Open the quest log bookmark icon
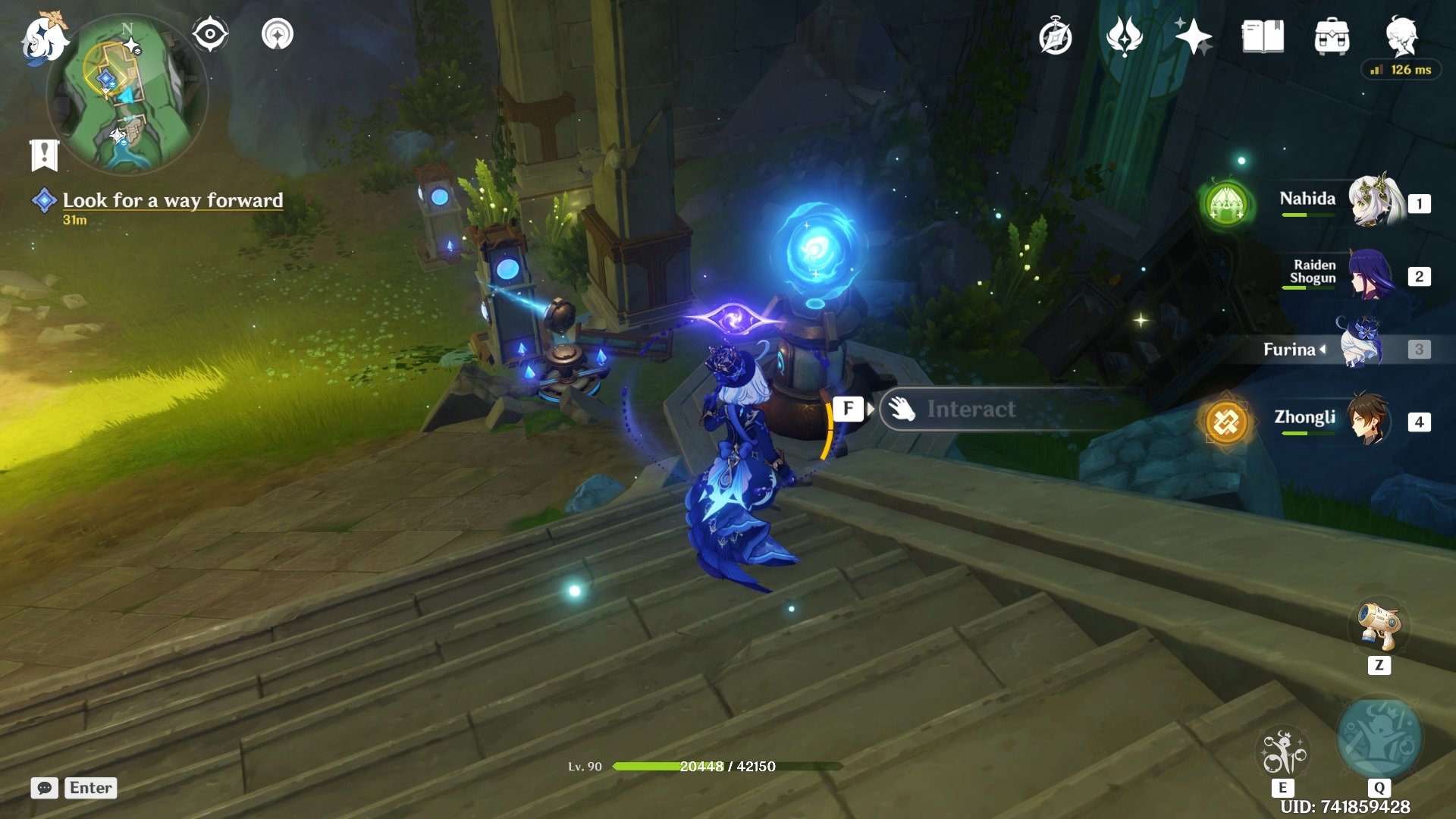Viewport: 1456px width, 819px height. [x=45, y=155]
